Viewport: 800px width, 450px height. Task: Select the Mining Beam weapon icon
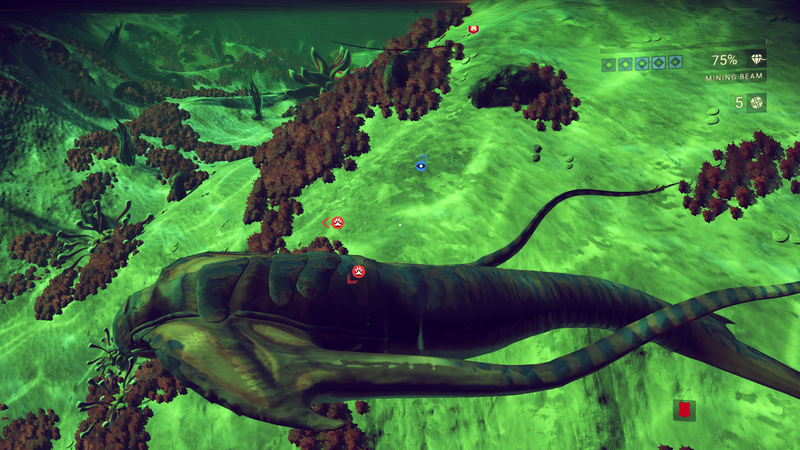(x=754, y=60)
